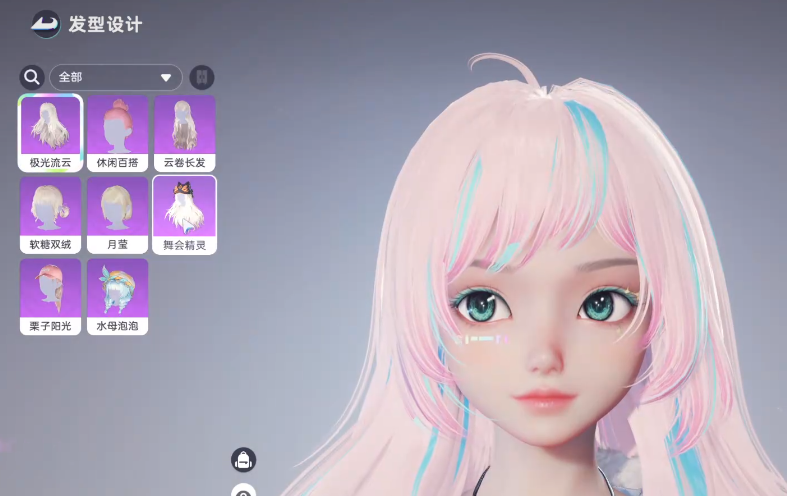This screenshot has width=787, height=496.
Task: Select the 极光流云 hairstyle
Action: [x=50, y=133]
